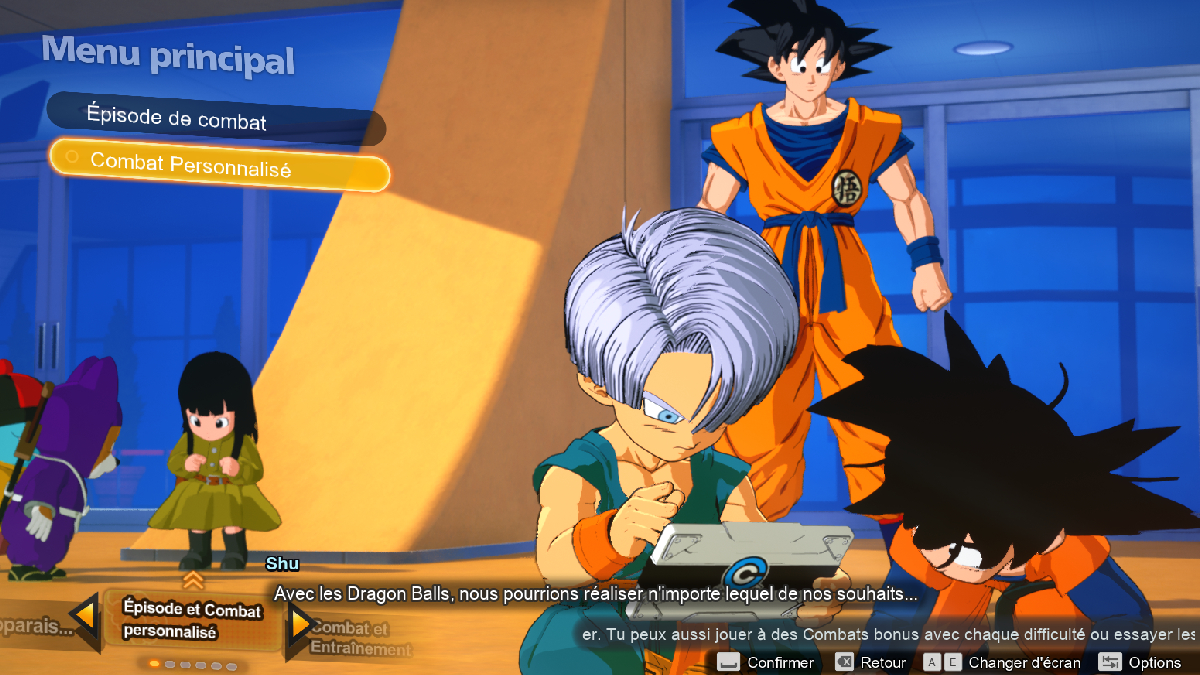
Task: Click the left arrow of the mode carousel
Action: click(x=85, y=620)
